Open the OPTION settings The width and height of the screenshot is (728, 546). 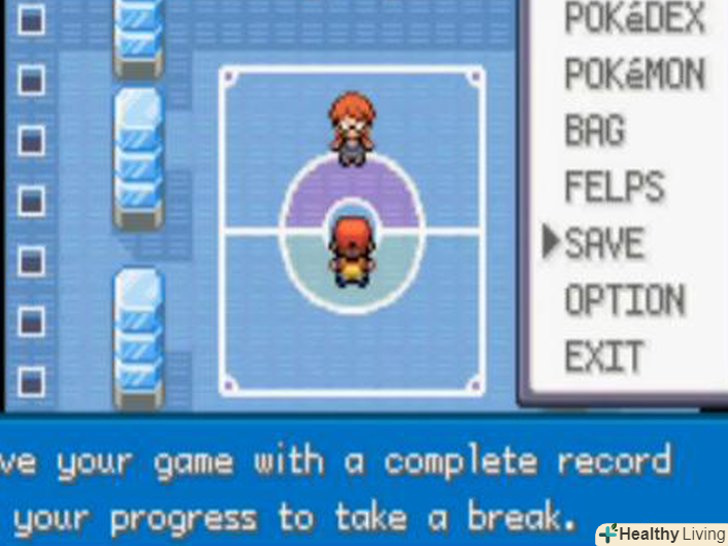(x=624, y=300)
